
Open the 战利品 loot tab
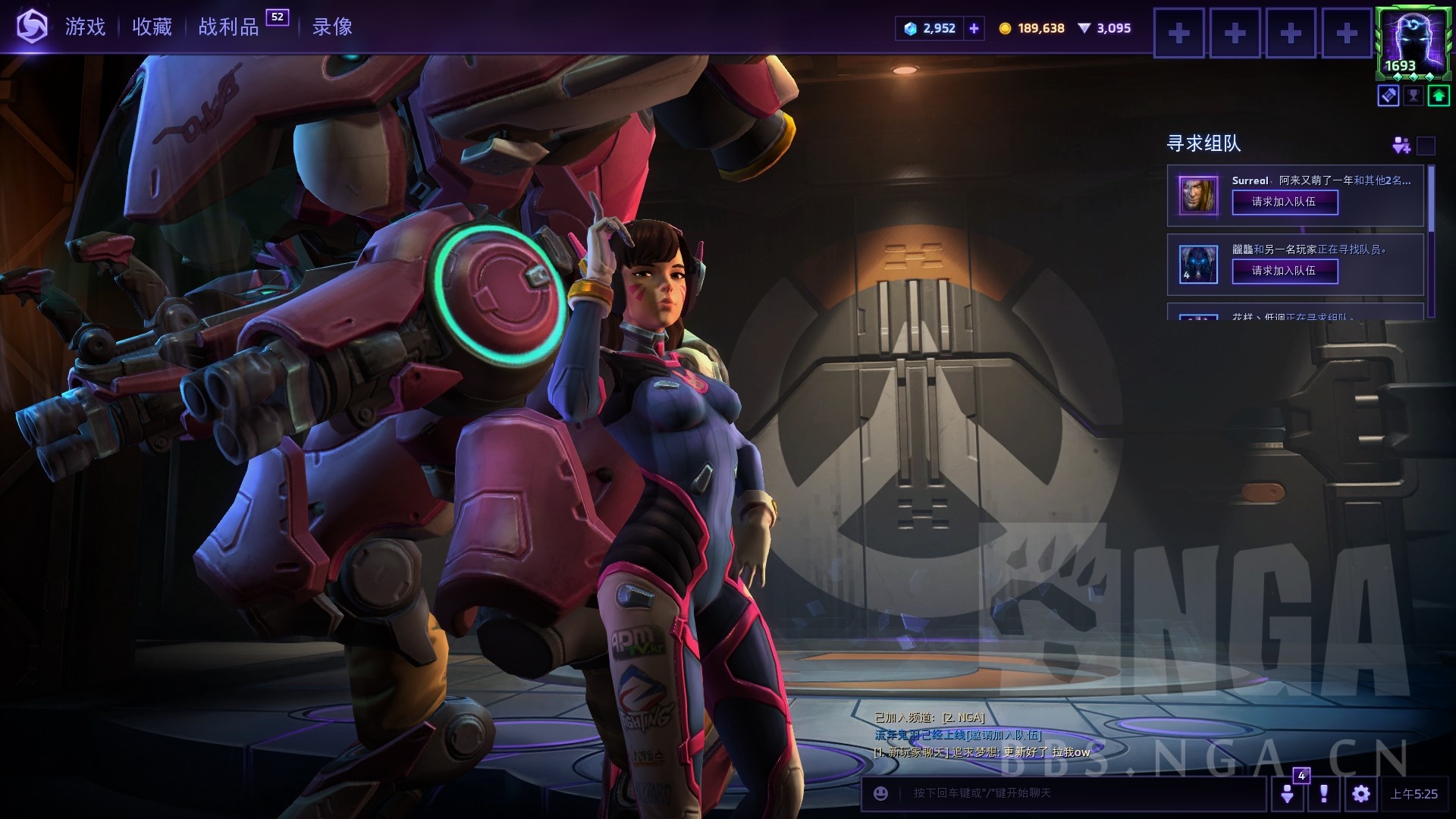tap(229, 27)
